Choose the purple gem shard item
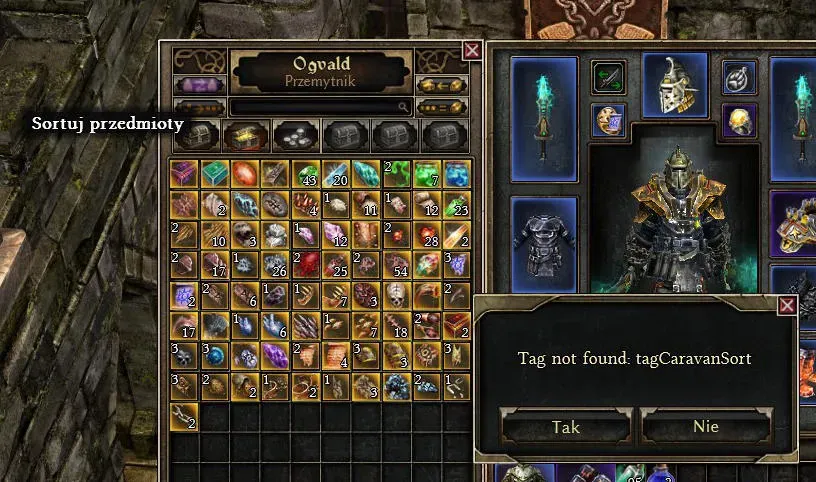The height and width of the screenshot is (482, 816). (276, 355)
